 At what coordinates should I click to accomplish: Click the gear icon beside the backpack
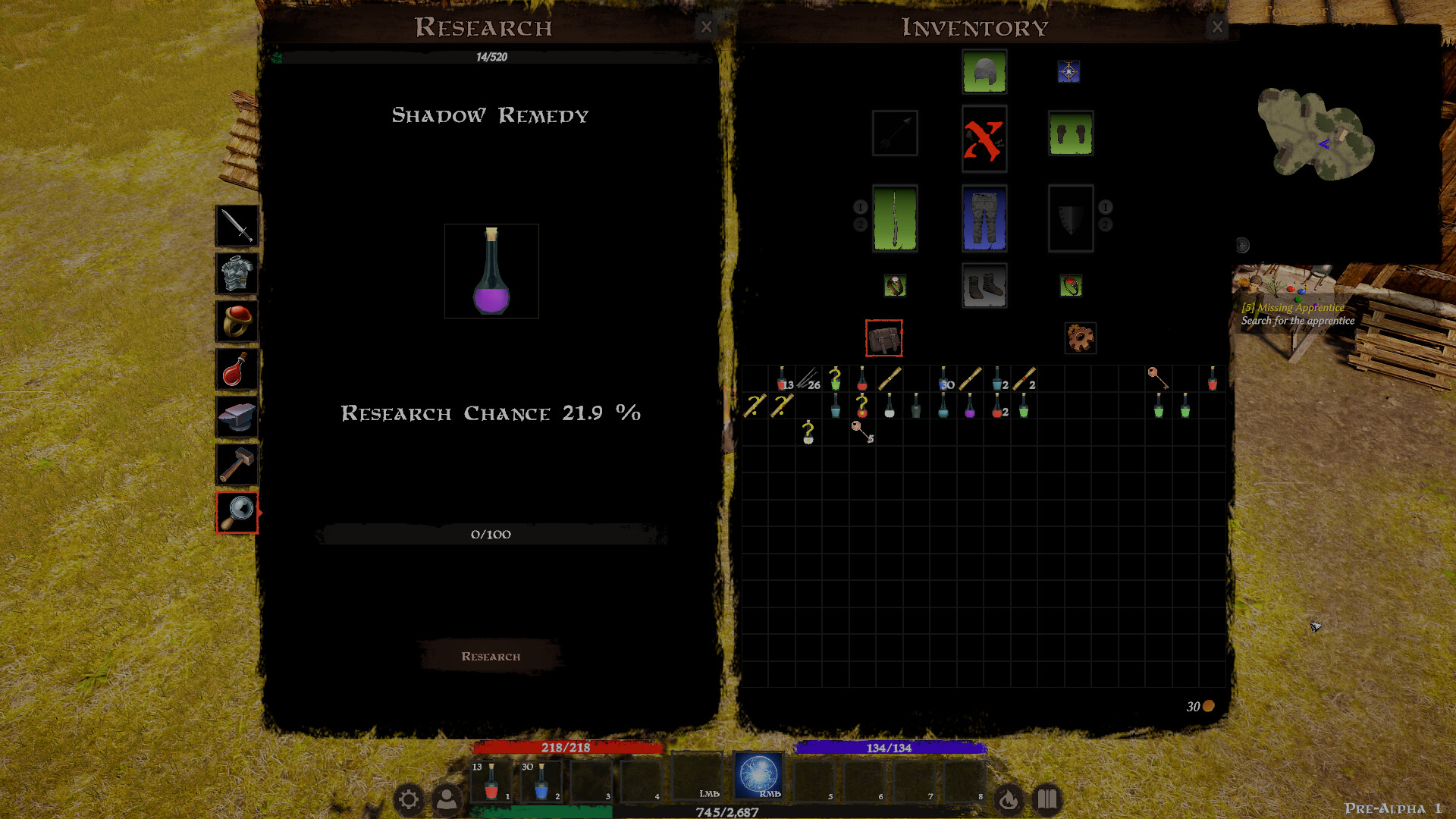coord(1080,337)
